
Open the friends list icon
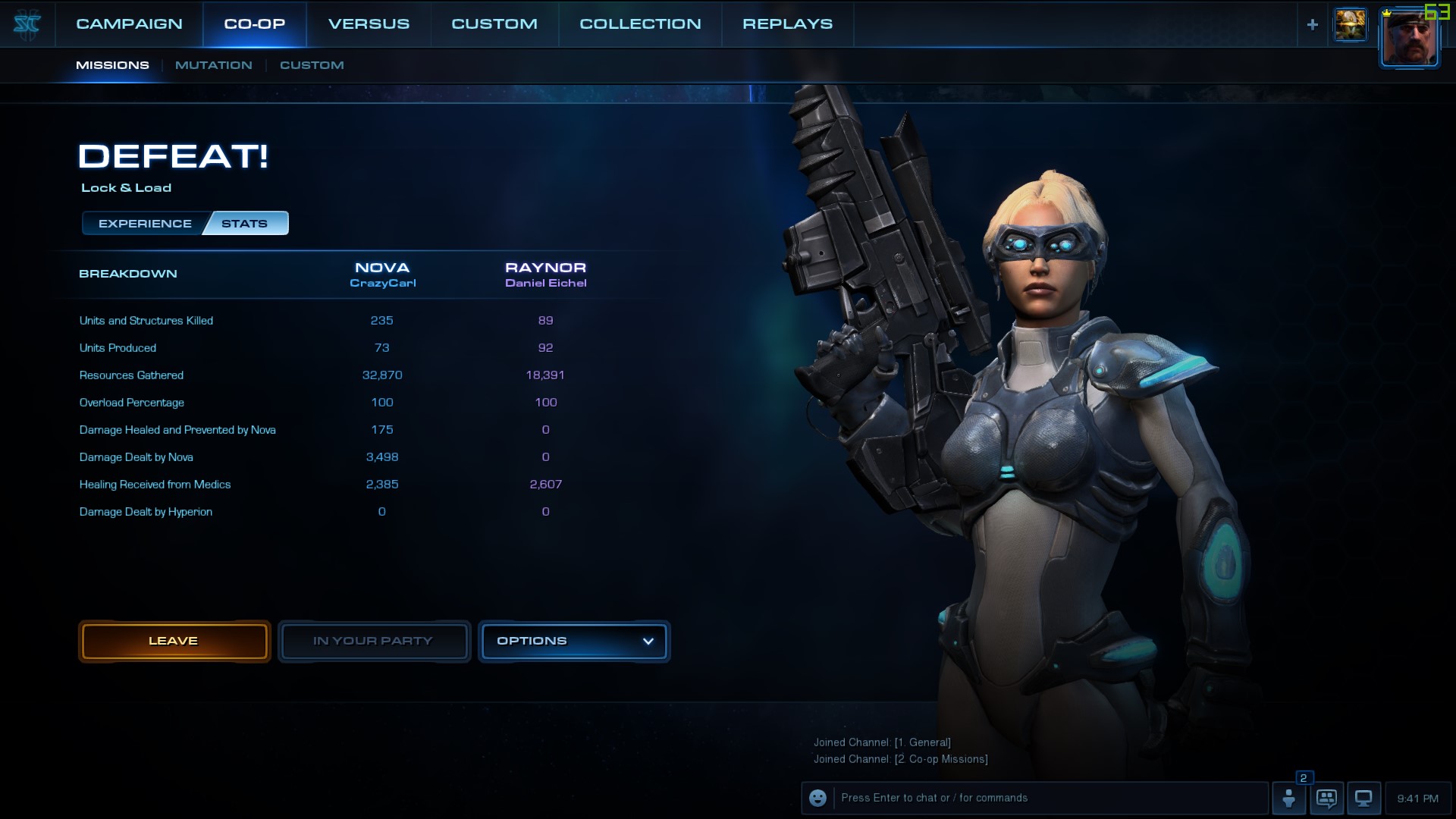pyautogui.click(x=1289, y=799)
